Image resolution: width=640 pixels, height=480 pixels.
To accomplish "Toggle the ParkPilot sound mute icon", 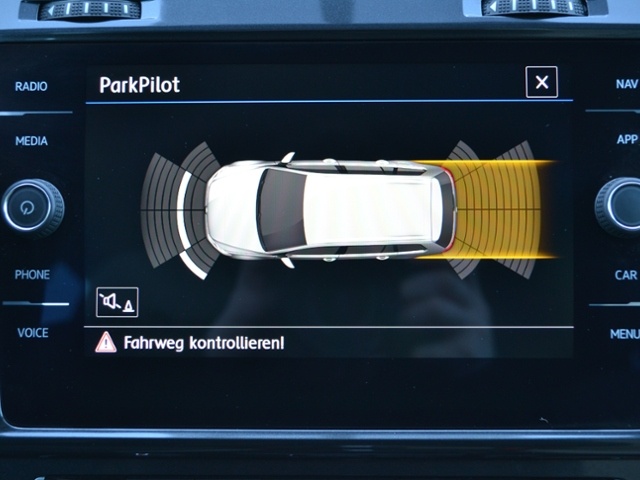I will pyautogui.click(x=117, y=301).
